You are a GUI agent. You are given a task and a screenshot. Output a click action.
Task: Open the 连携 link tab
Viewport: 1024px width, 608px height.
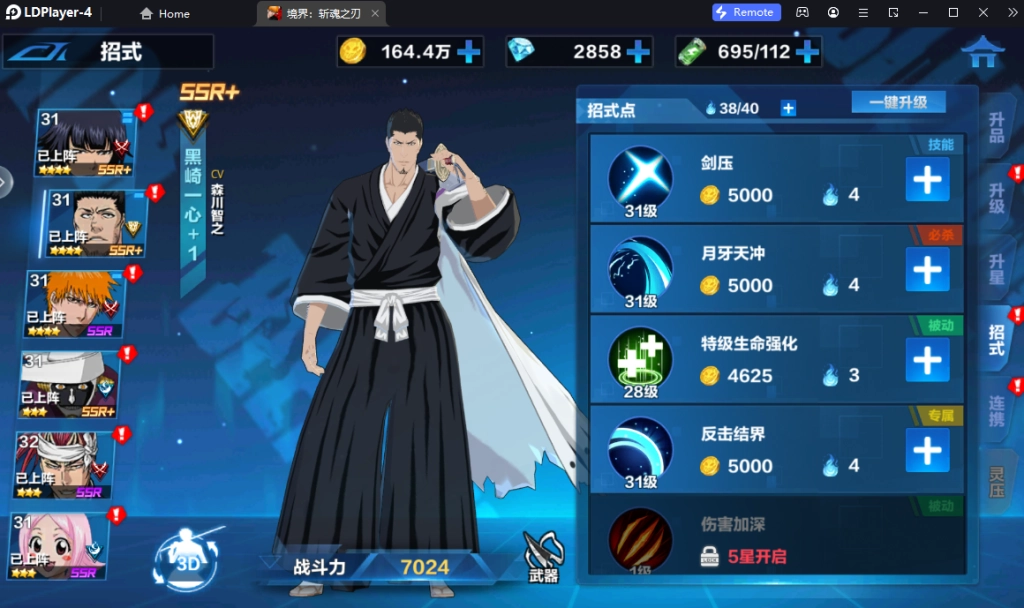[996, 411]
